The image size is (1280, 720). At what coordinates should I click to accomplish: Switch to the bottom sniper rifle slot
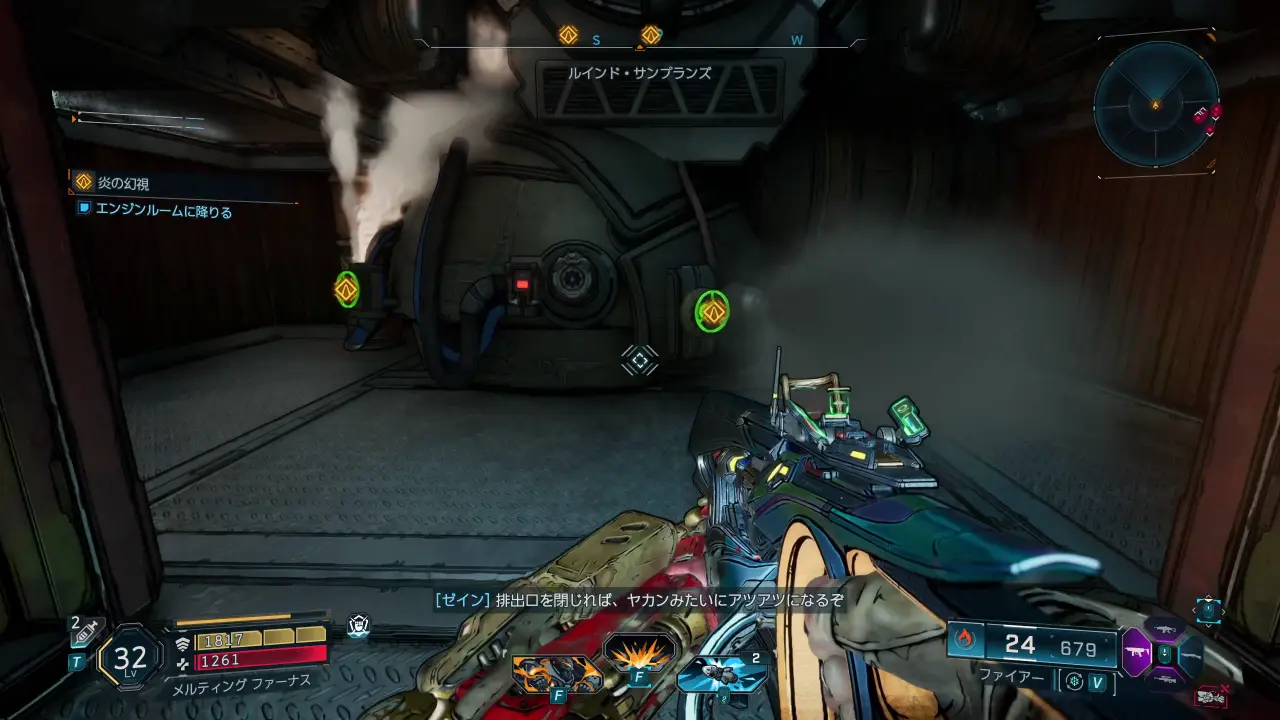[1165, 678]
